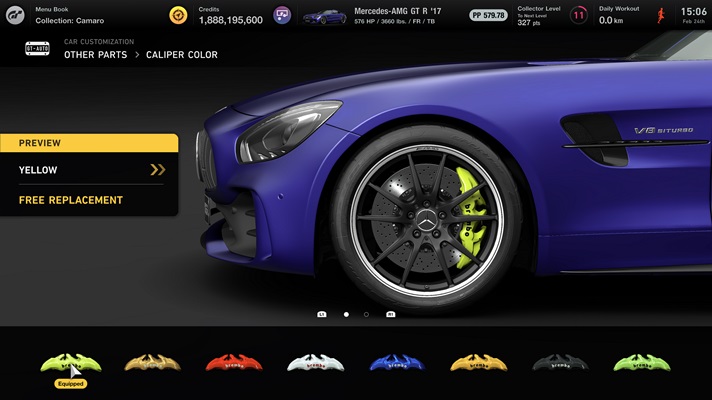Switch to the hollow camera view dot
Viewport: 712px width, 400px height.
click(x=366, y=314)
